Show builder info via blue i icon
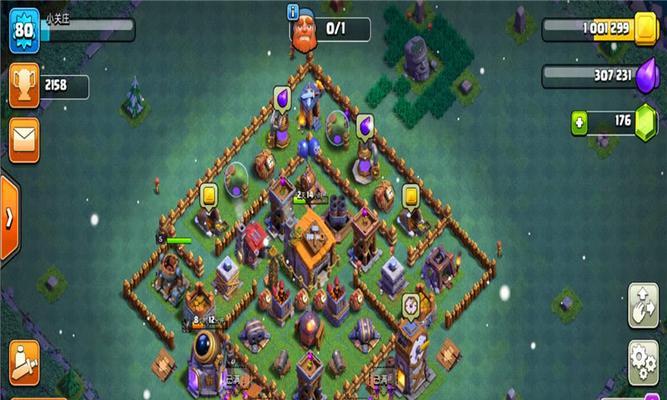Viewport: 667px width, 400px height. (x=292, y=12)
